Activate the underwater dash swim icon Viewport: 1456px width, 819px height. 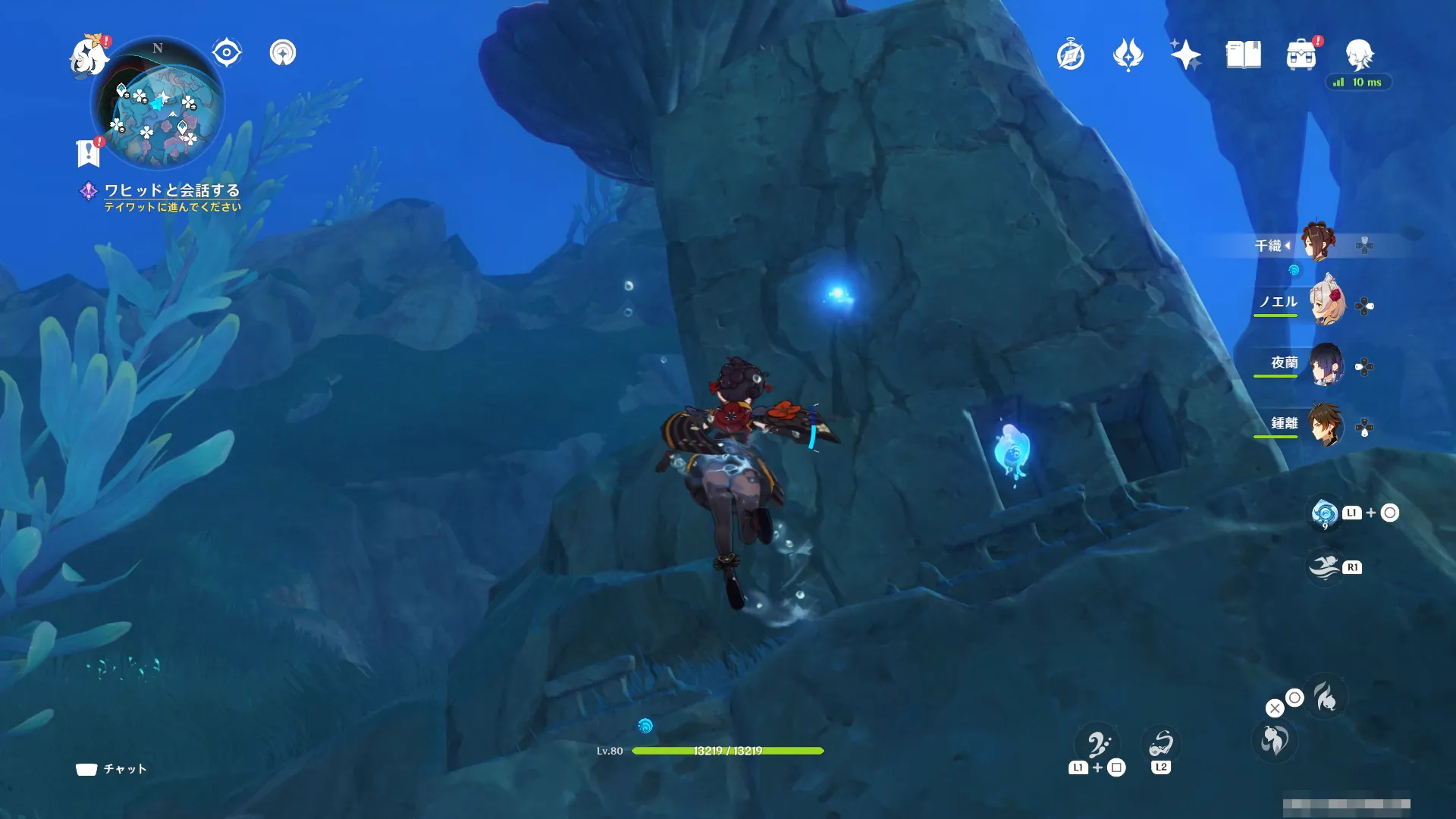click(x=1325, y=567)
